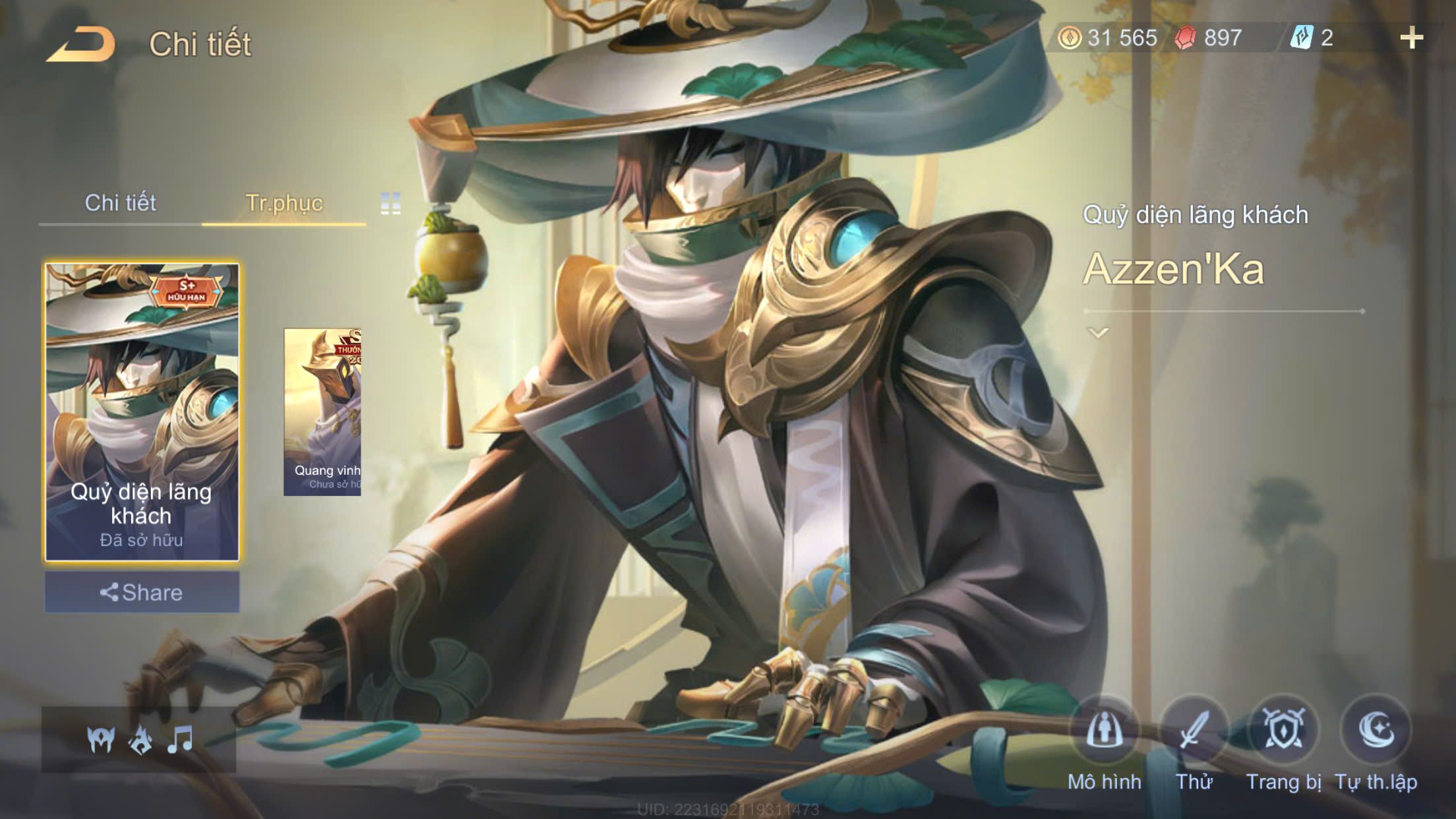Open Trang bị equipment setup

tap(1283, 731)
